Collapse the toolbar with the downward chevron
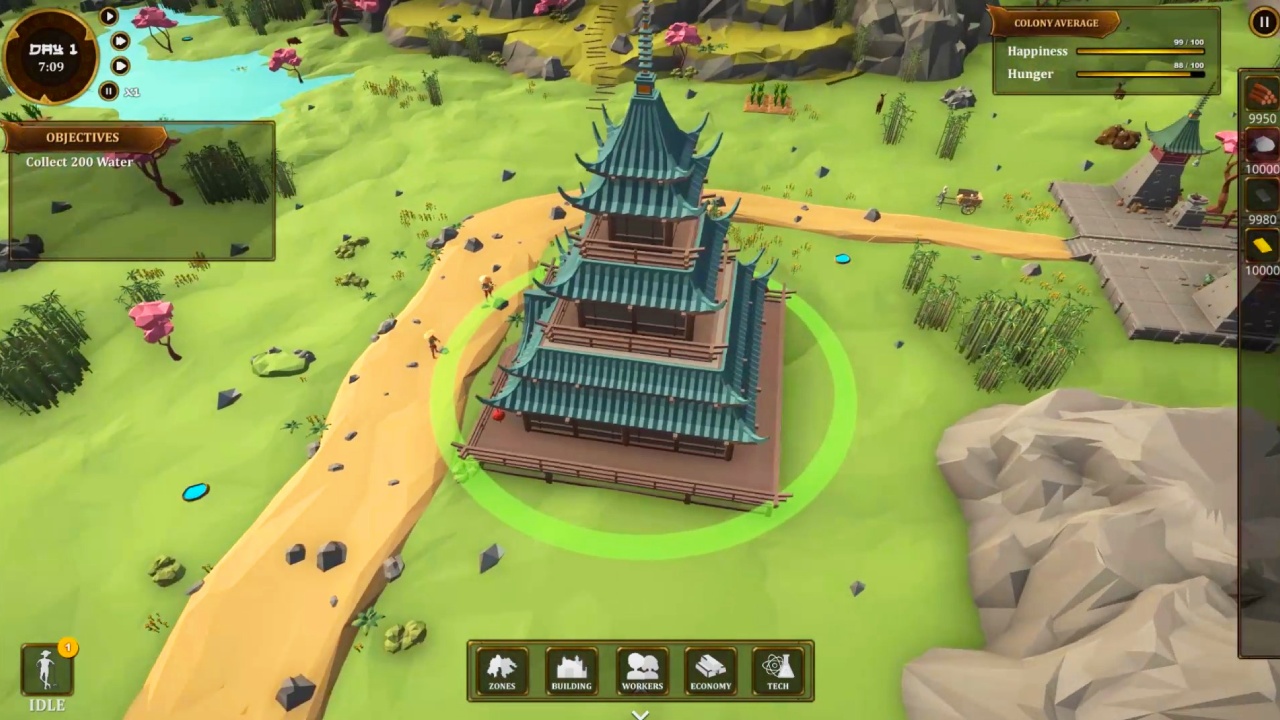 [x=640, y=713]
